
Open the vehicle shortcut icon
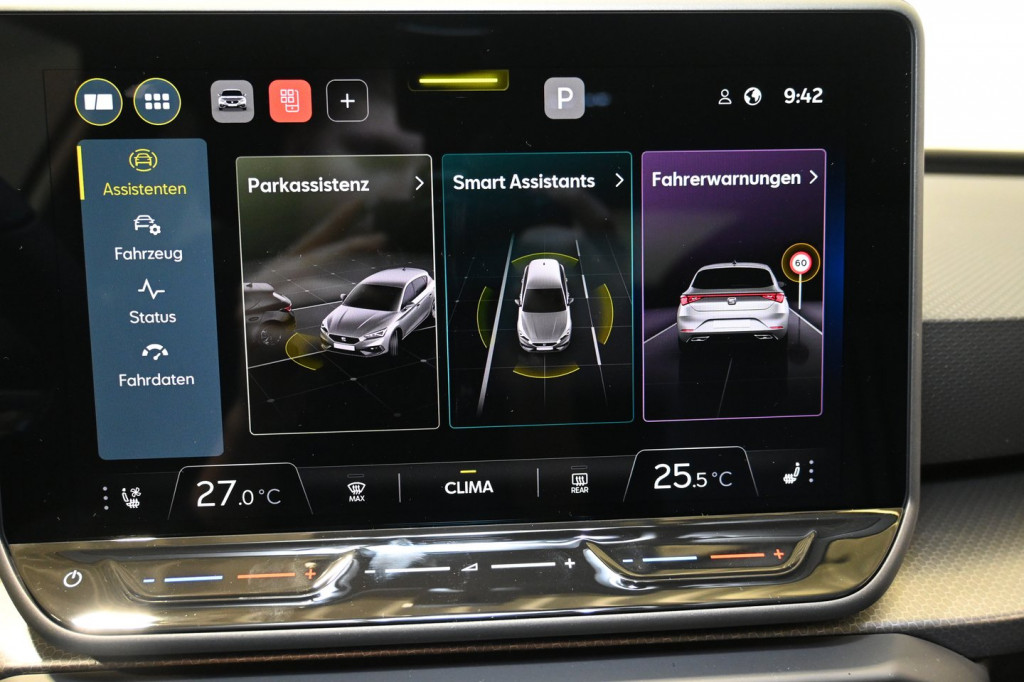tap(232, 101)
